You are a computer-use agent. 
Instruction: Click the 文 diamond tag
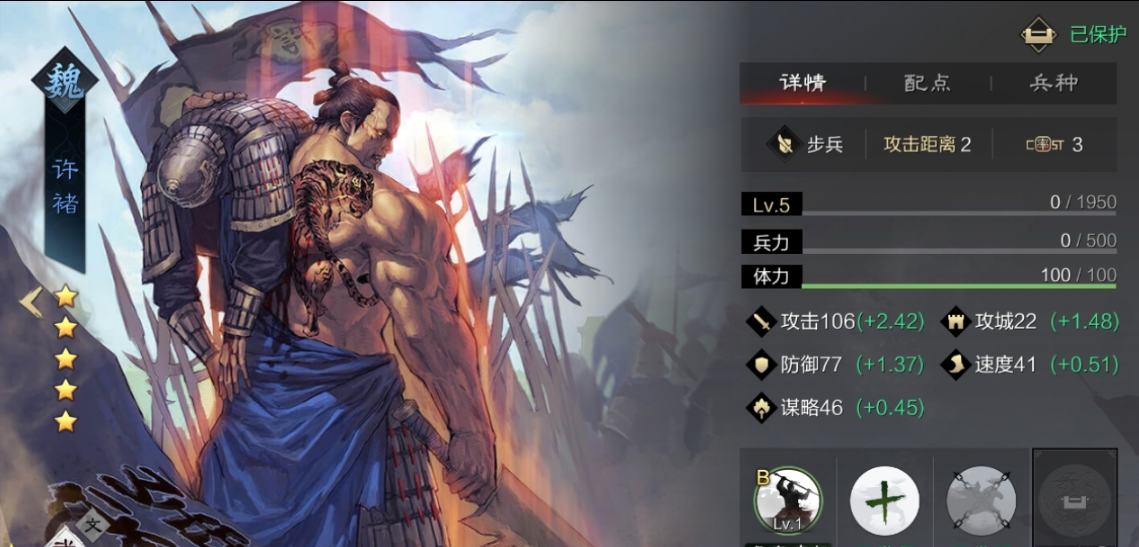click(x=93, y=523)
